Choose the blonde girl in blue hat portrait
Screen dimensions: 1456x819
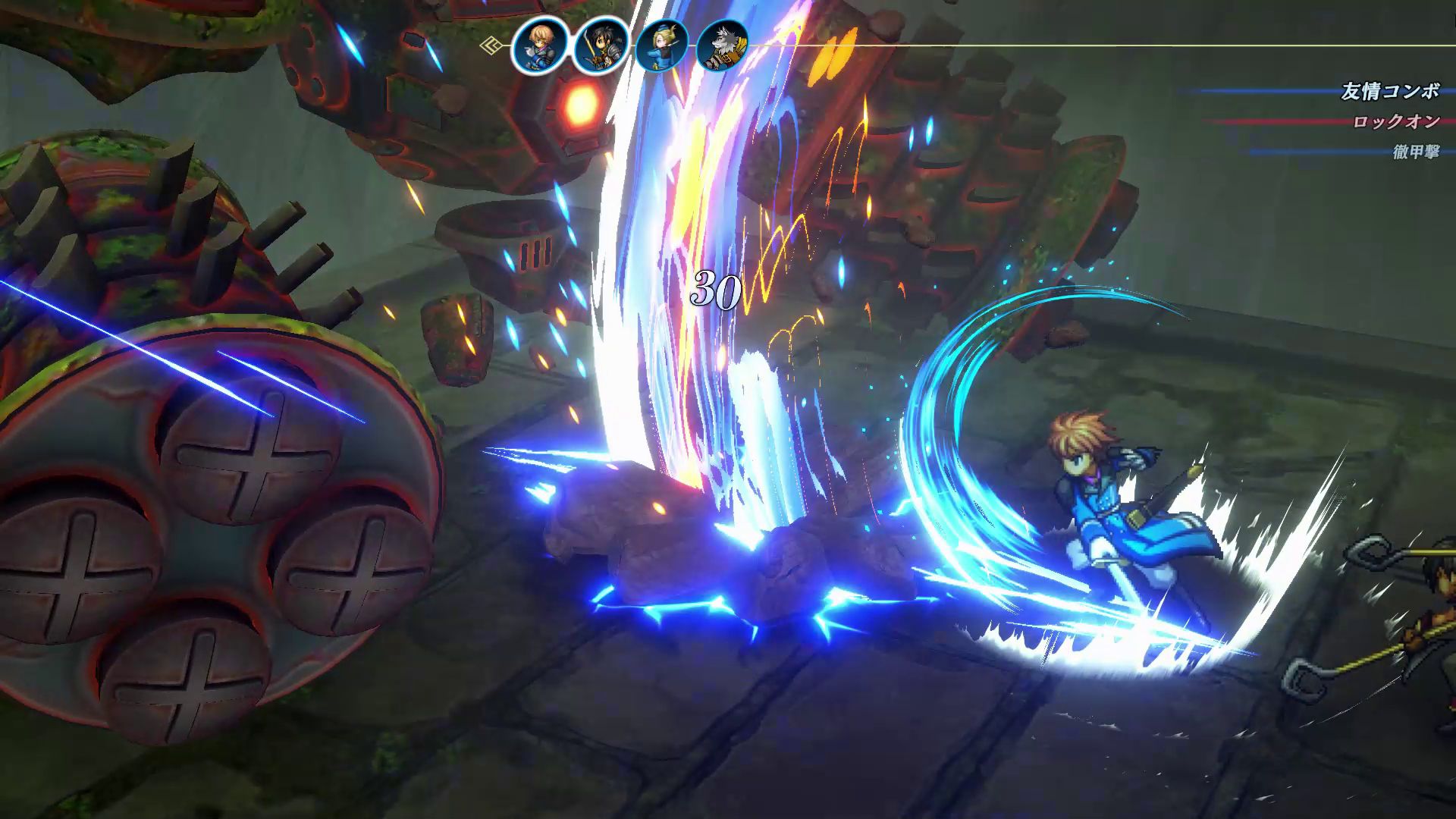click(x=661, y=46)
